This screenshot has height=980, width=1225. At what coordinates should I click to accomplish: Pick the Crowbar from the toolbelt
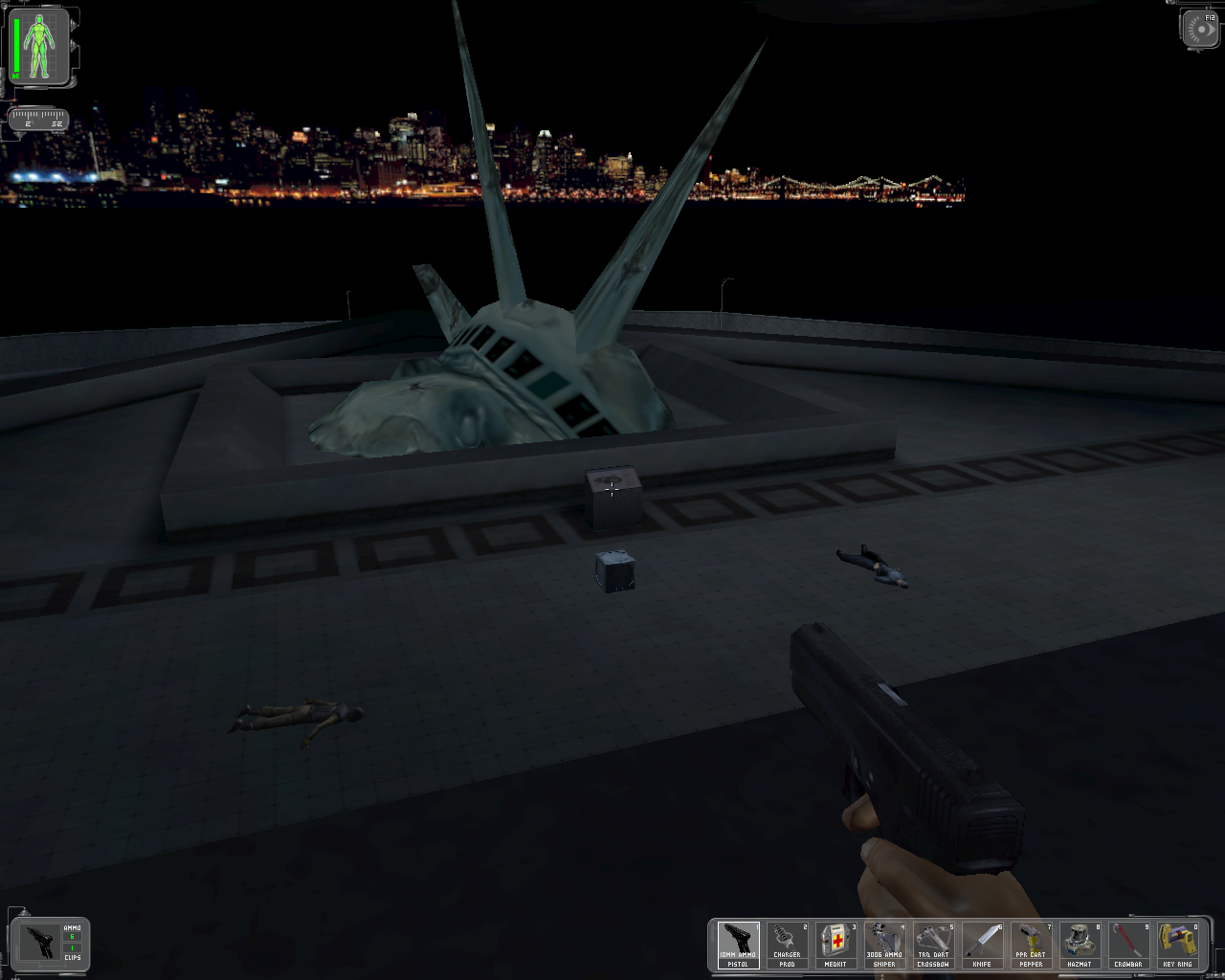pyautogui.click(x=1128, y=944)
